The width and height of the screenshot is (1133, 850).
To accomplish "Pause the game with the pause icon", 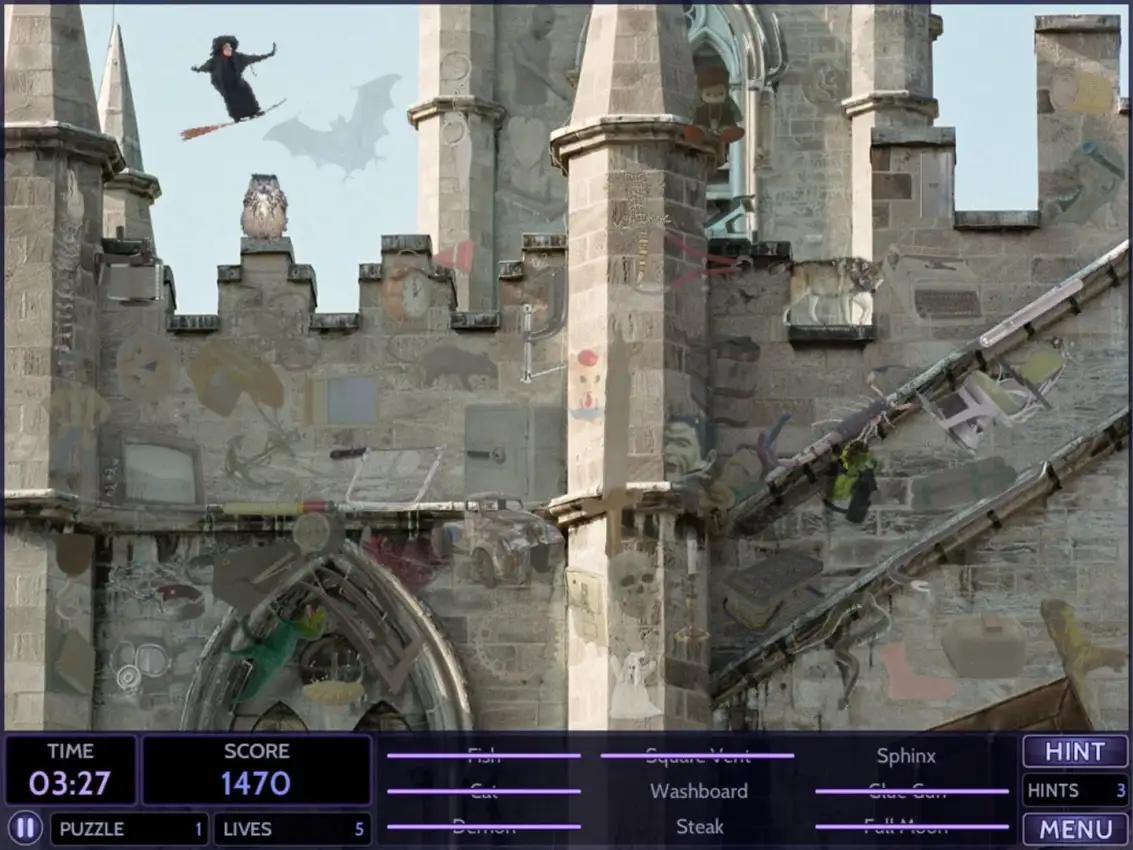I will click(x=26, y=828).
